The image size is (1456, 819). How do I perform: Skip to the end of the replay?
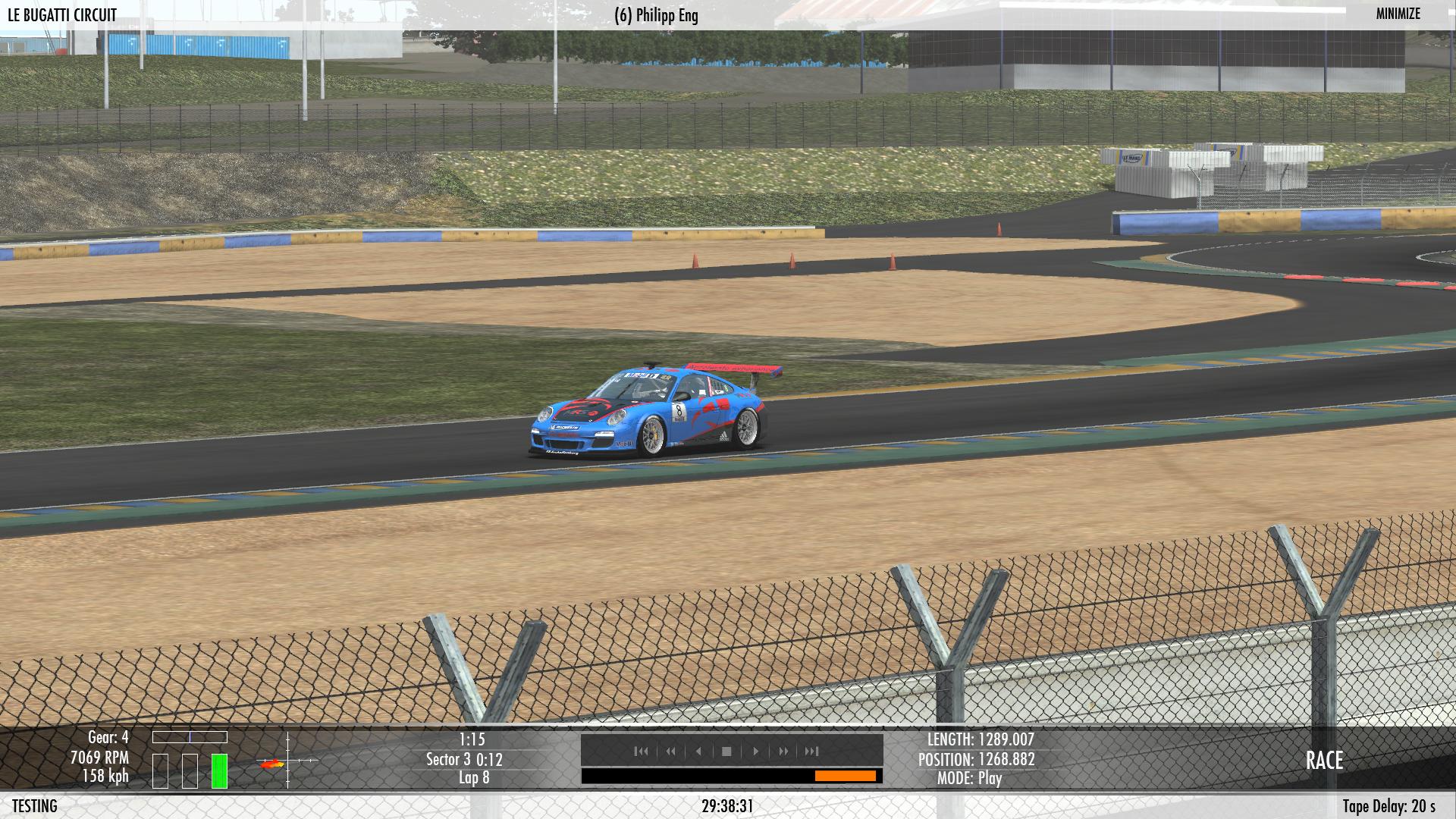click(811, 752)
